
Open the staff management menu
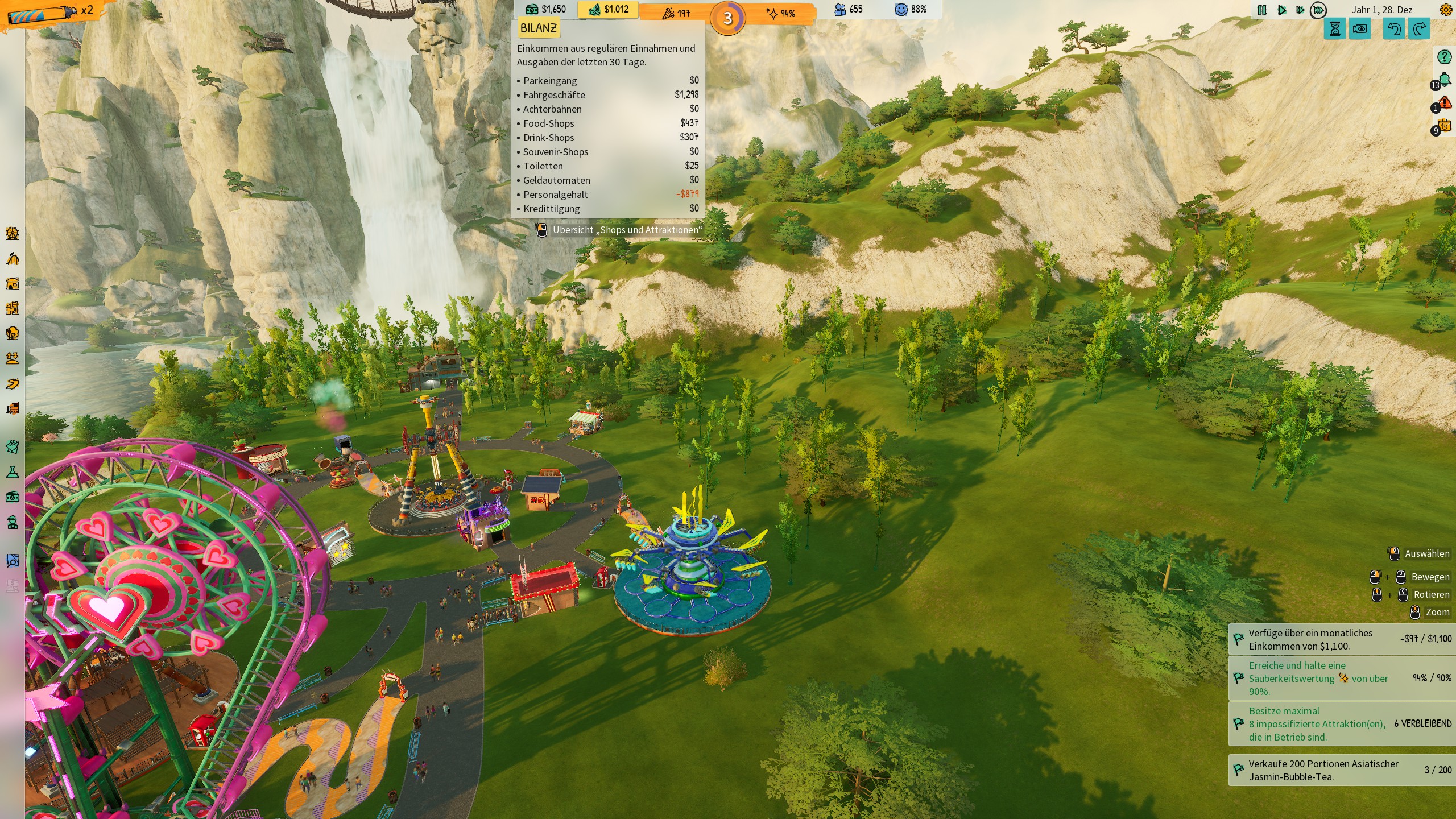[13, 522]
